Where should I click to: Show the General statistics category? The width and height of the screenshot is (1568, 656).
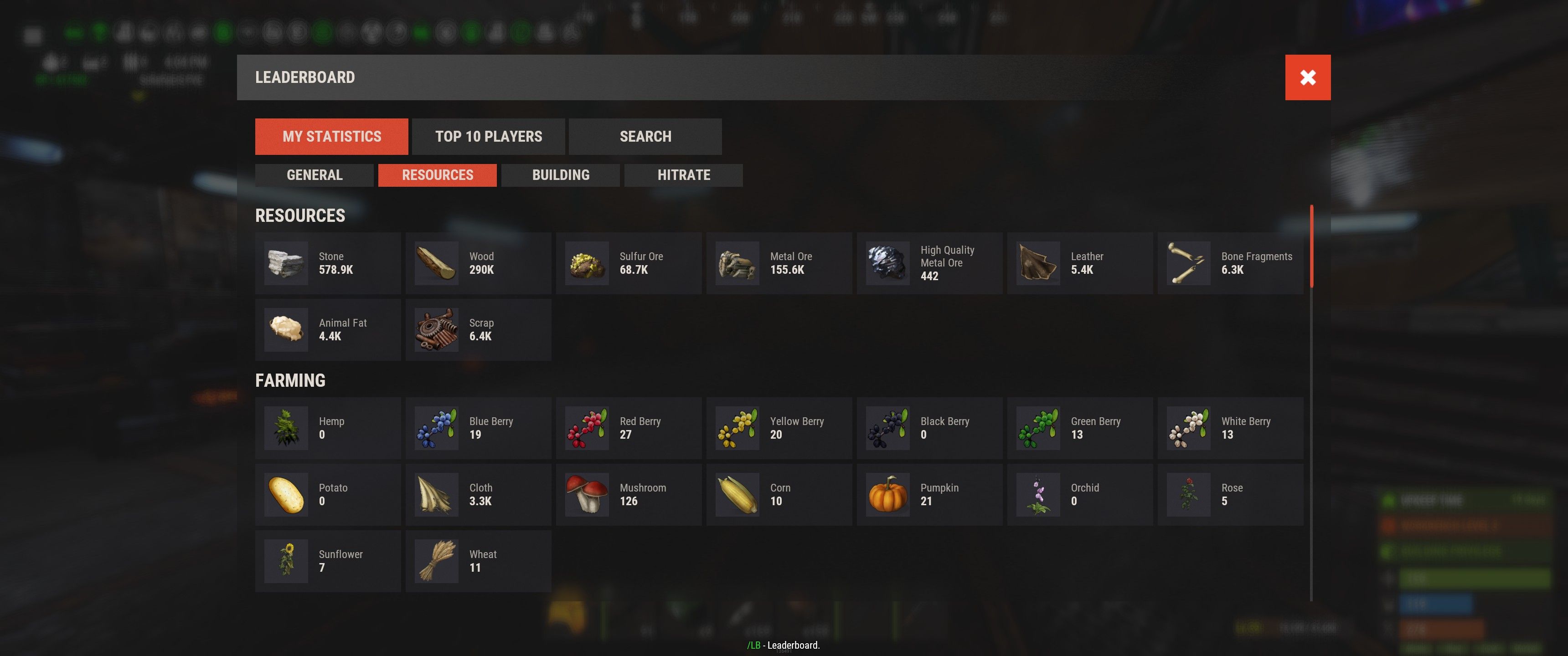[314, 175]
